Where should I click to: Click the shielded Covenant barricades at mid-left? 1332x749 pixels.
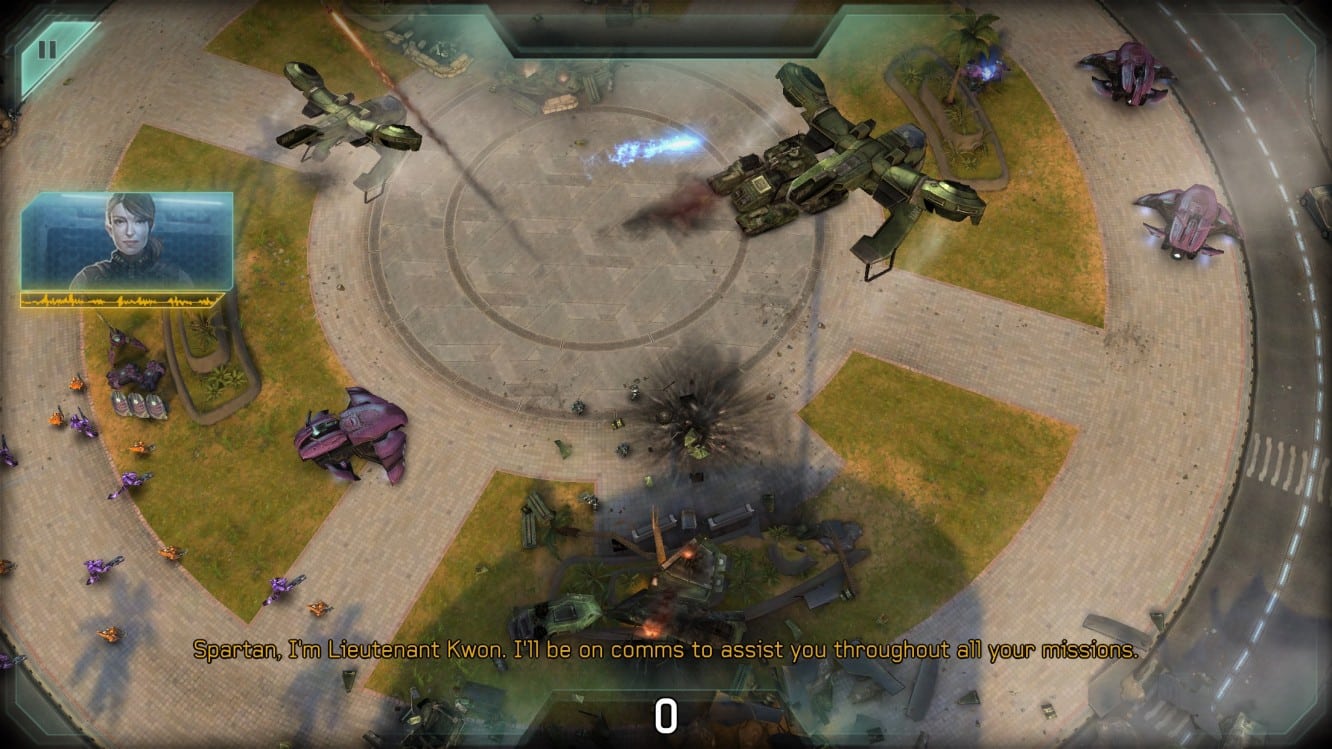pyautogui.click(x=138, y=405)
